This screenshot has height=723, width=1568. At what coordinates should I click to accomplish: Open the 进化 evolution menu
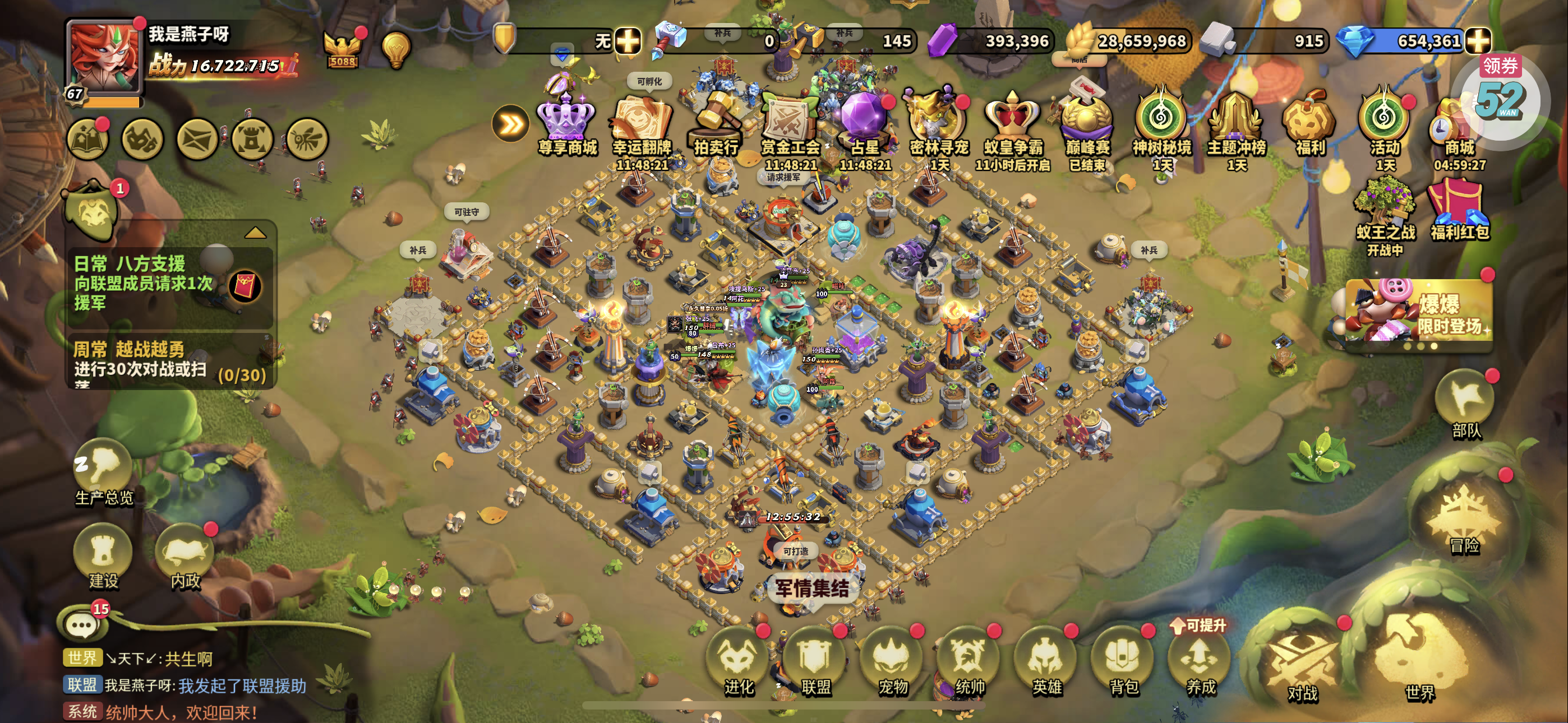[739, 661]
